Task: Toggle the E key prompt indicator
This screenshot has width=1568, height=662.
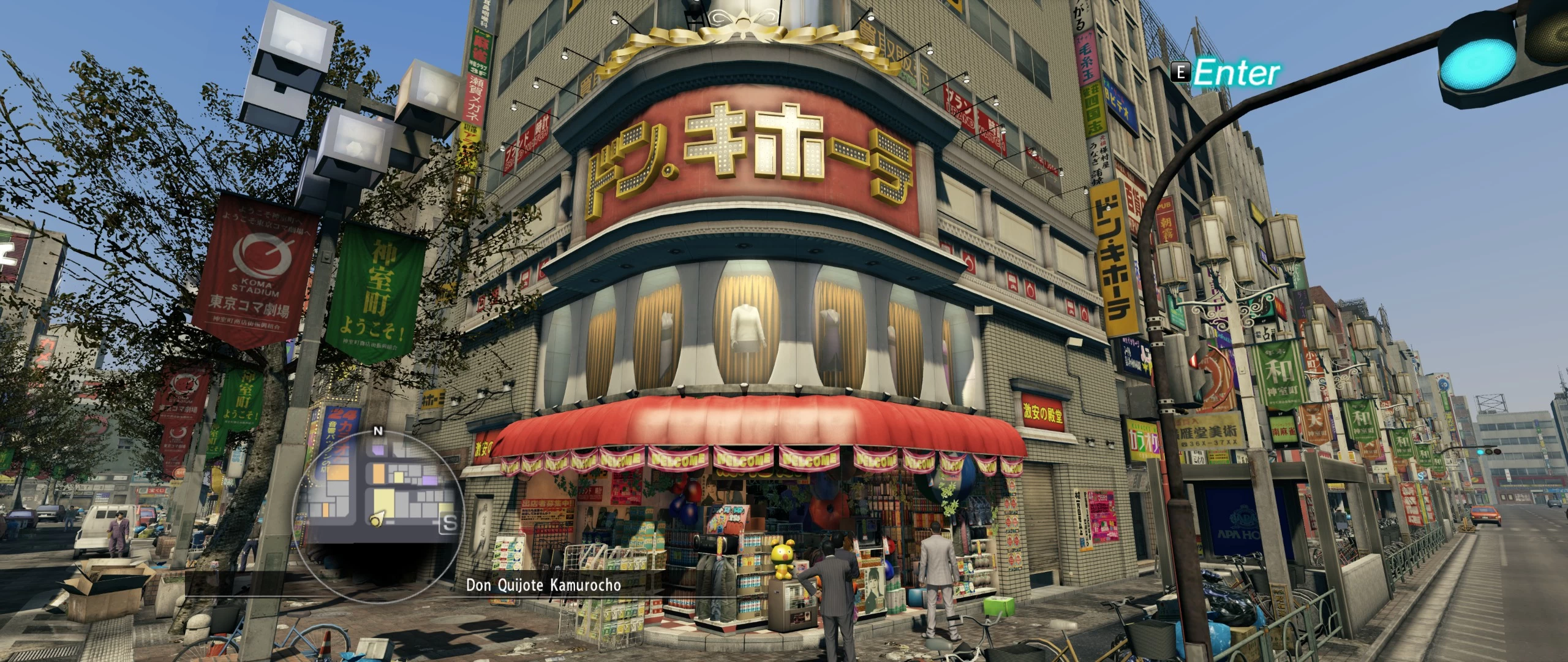Action: (1182, 72)
